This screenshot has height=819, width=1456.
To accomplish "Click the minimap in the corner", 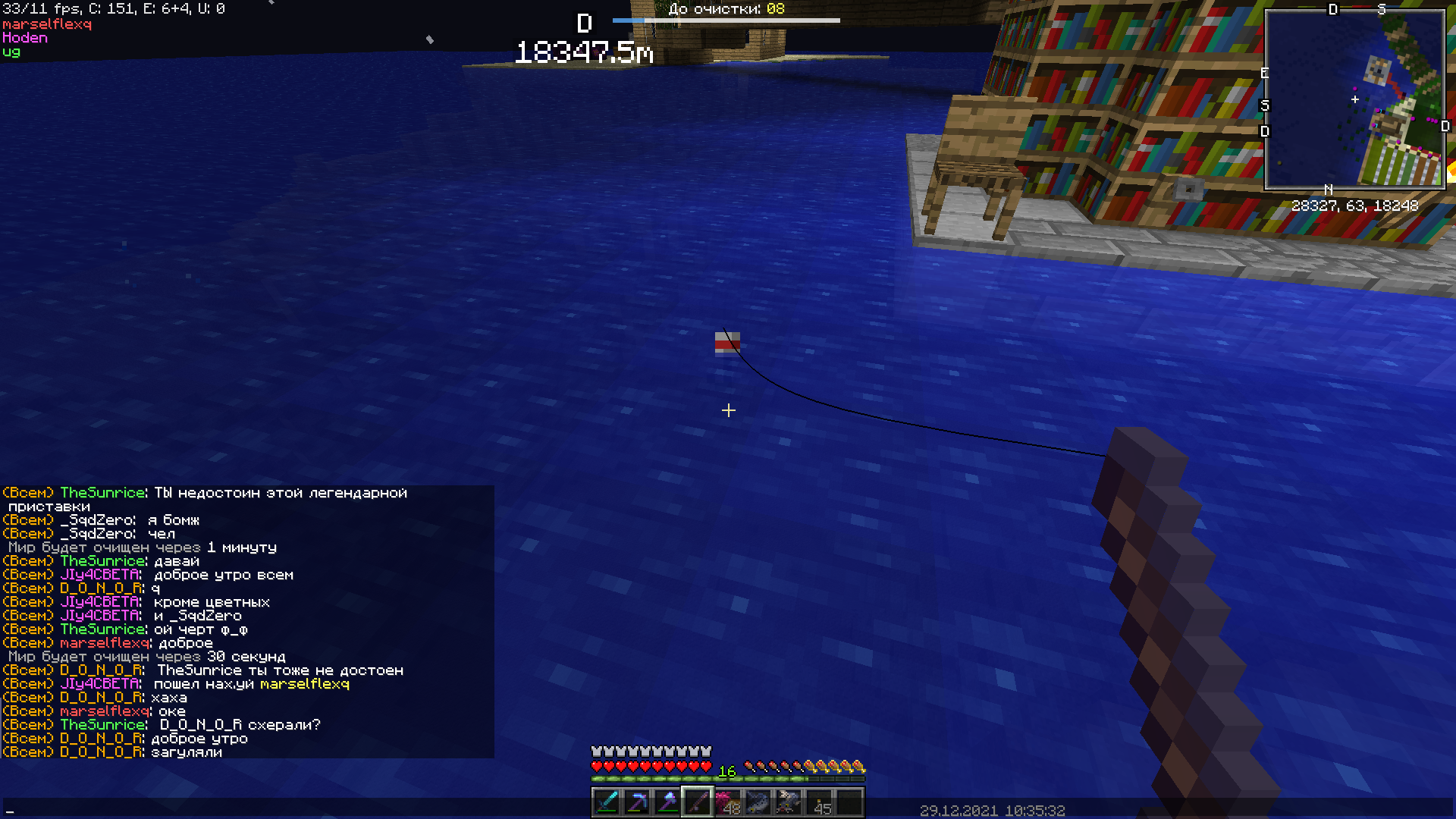I will (1354, 99).
